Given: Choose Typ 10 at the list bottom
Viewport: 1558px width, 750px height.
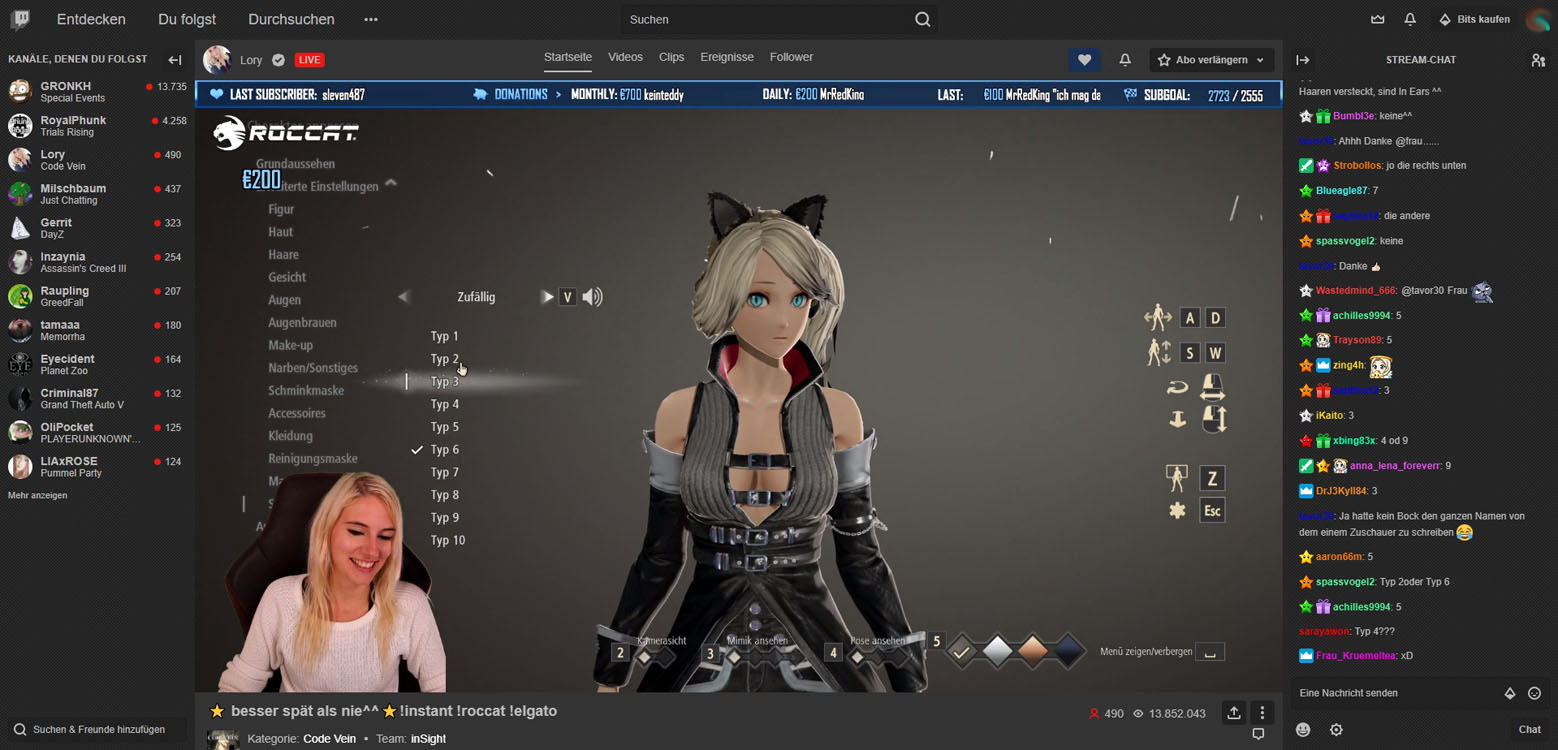Looking at the screenshot, I should pyautogui.click(x=448, y=541).
